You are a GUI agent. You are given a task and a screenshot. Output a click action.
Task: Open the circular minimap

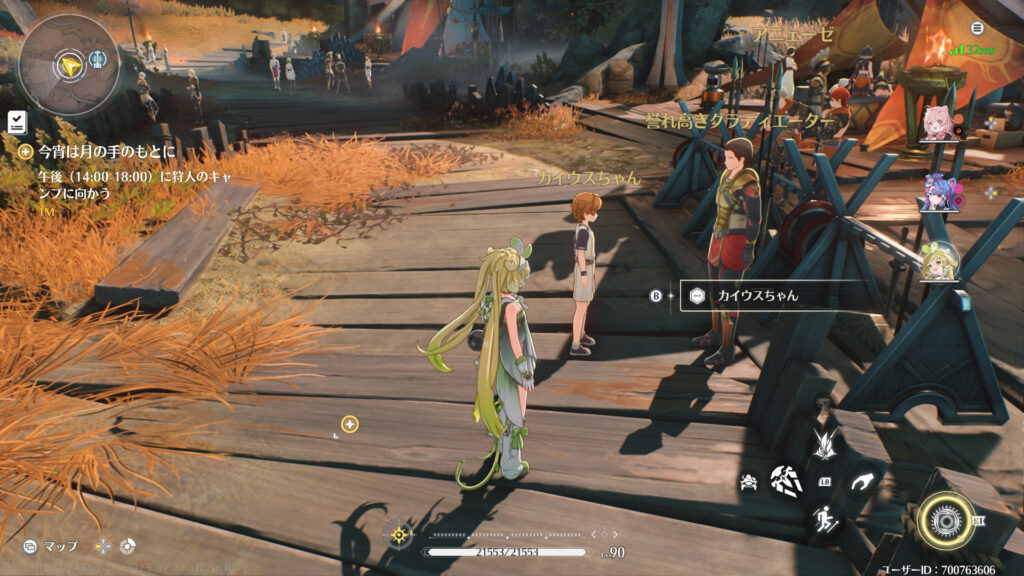click(x=68, y=64)
